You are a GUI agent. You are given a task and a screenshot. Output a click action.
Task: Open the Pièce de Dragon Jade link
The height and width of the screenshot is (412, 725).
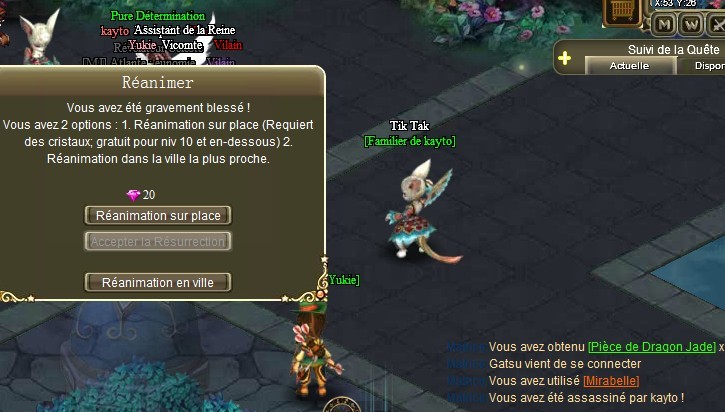[x=651, y=347]
